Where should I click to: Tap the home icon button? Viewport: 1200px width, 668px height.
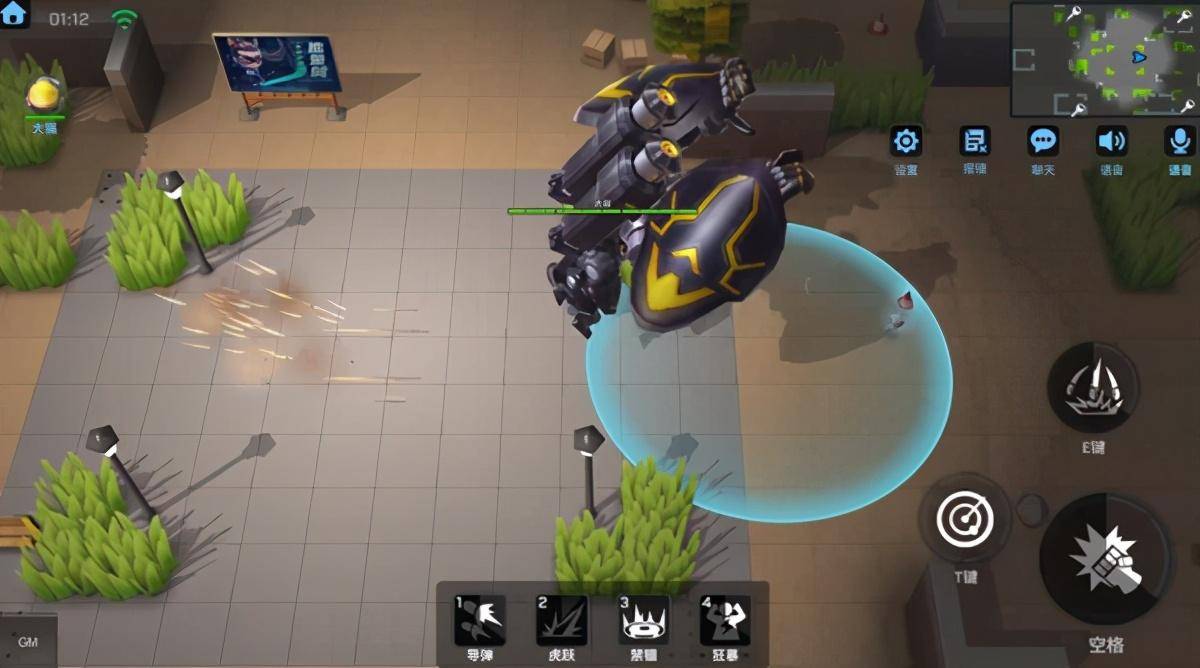15,15
